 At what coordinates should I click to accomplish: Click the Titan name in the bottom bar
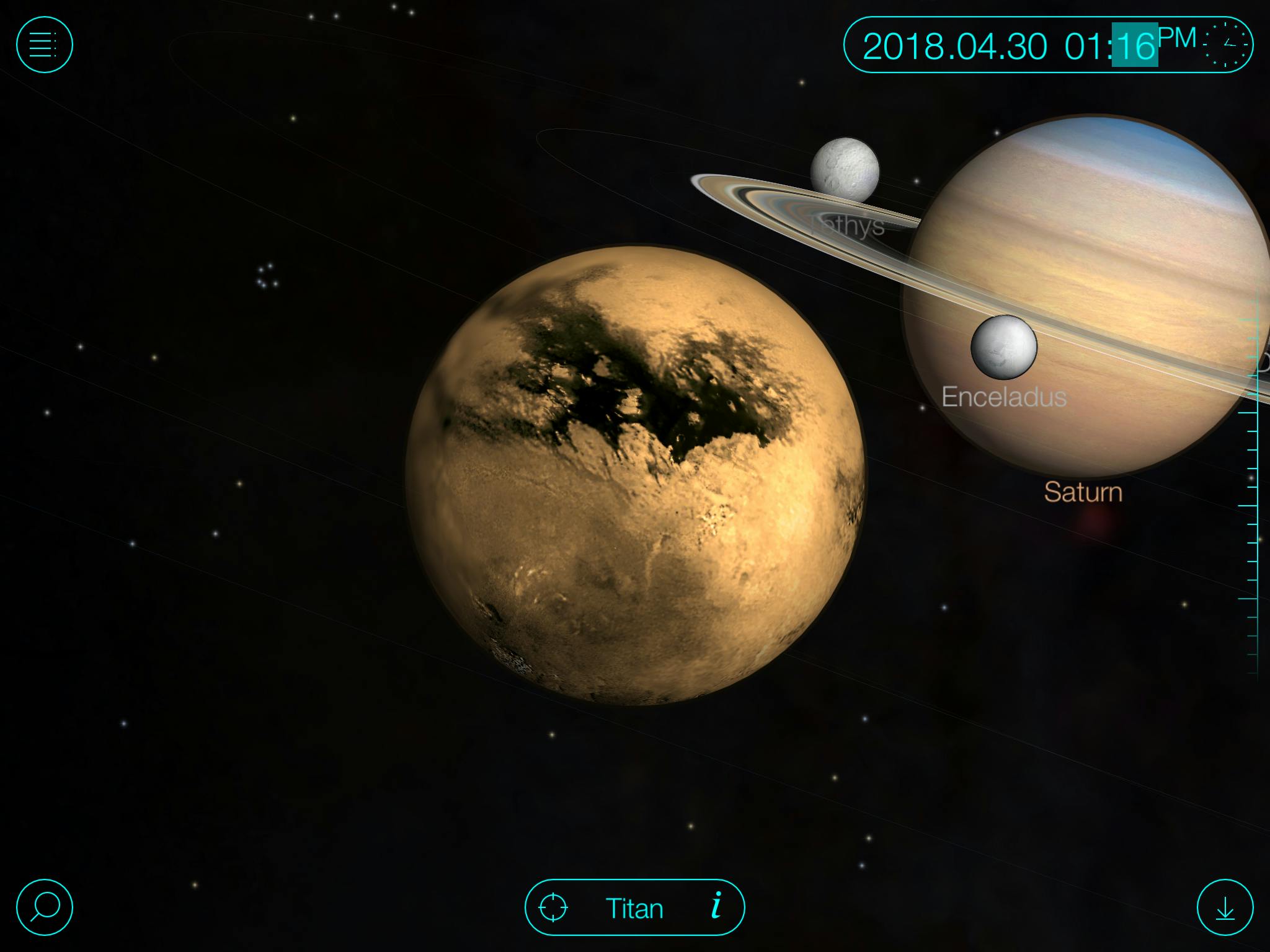pos(634,909)
